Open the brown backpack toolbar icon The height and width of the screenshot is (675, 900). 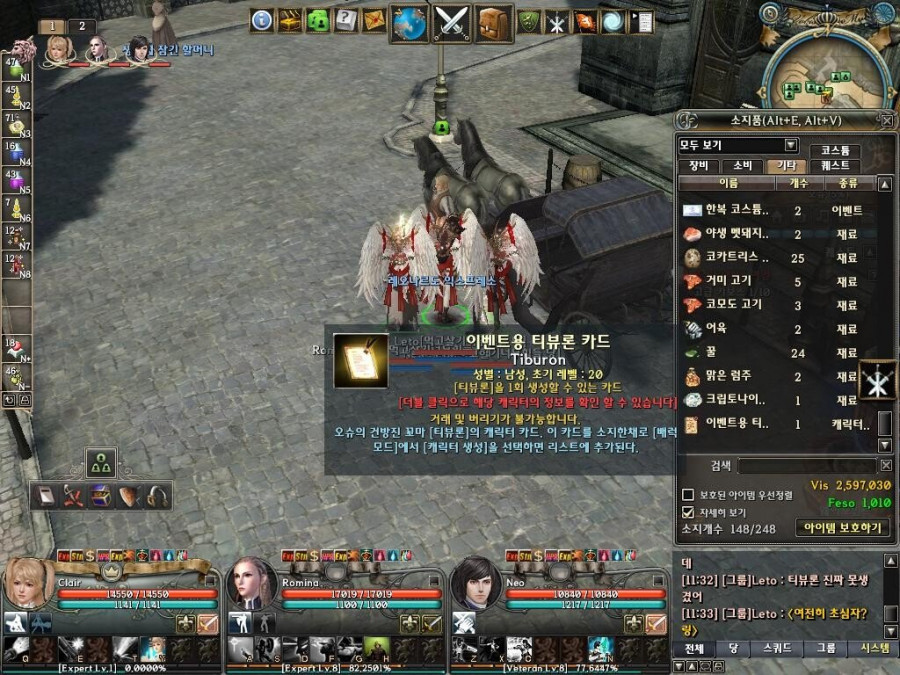pos(493,23)
